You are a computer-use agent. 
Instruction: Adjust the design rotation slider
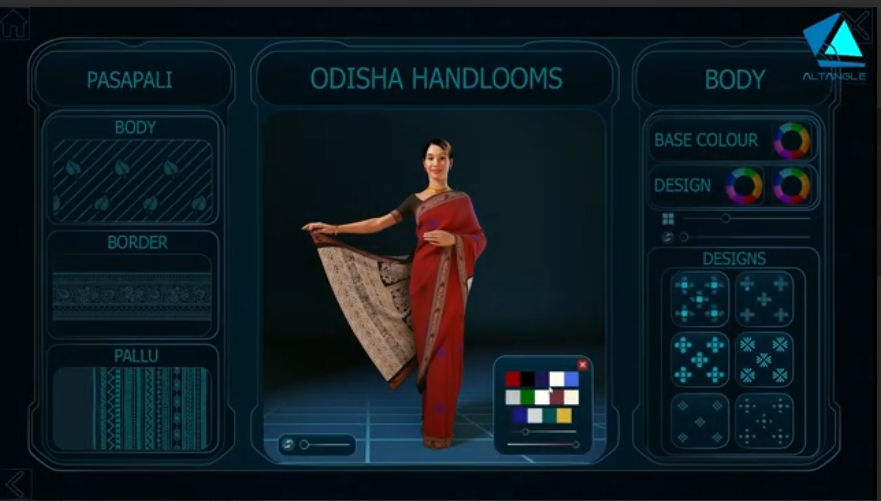point(684,237)
